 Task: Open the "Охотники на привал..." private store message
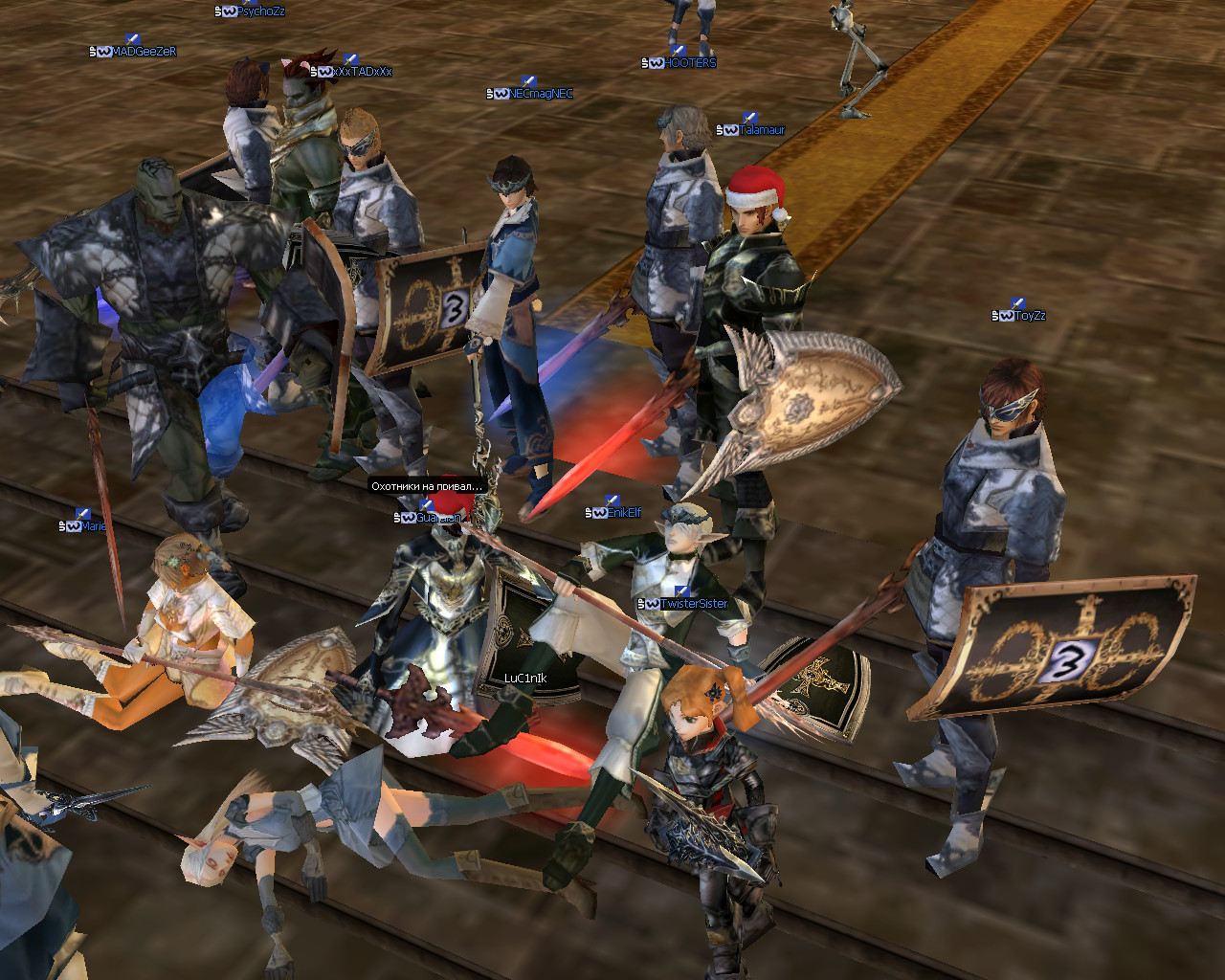click(x=427, y=486)
